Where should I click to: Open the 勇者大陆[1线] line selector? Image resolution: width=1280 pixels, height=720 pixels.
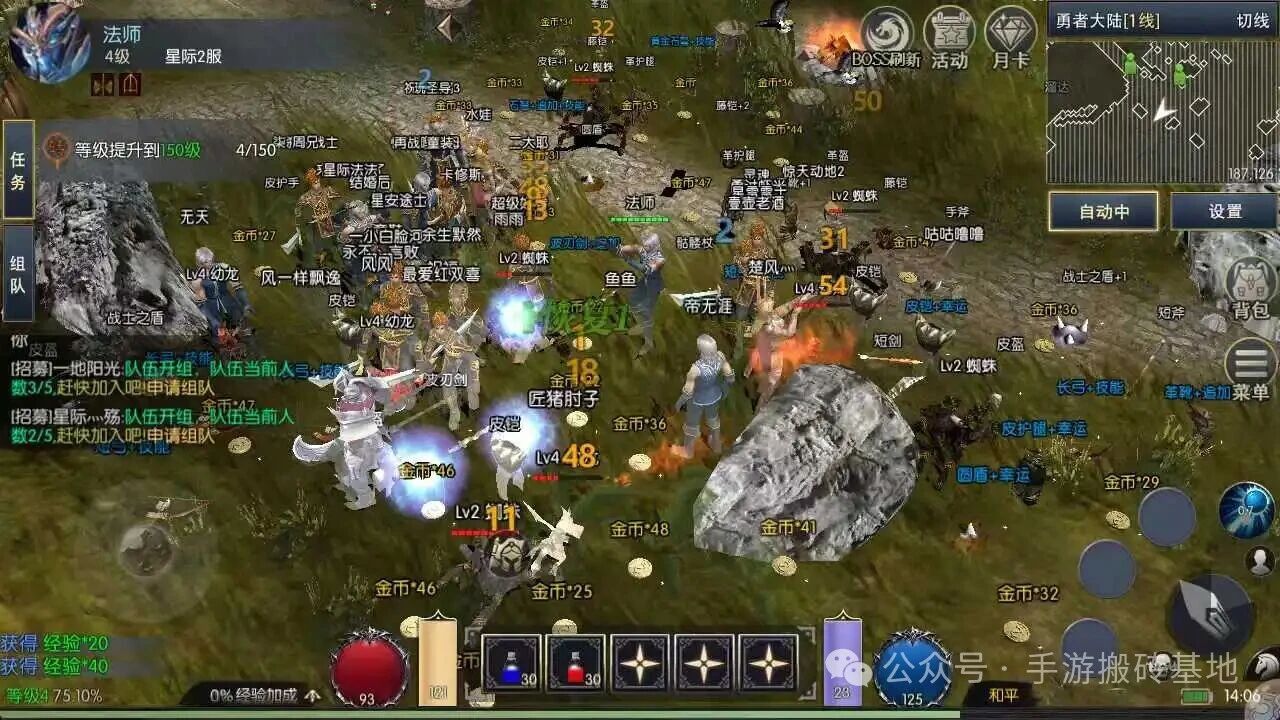pyautogui.click(x=1108, y=19)
